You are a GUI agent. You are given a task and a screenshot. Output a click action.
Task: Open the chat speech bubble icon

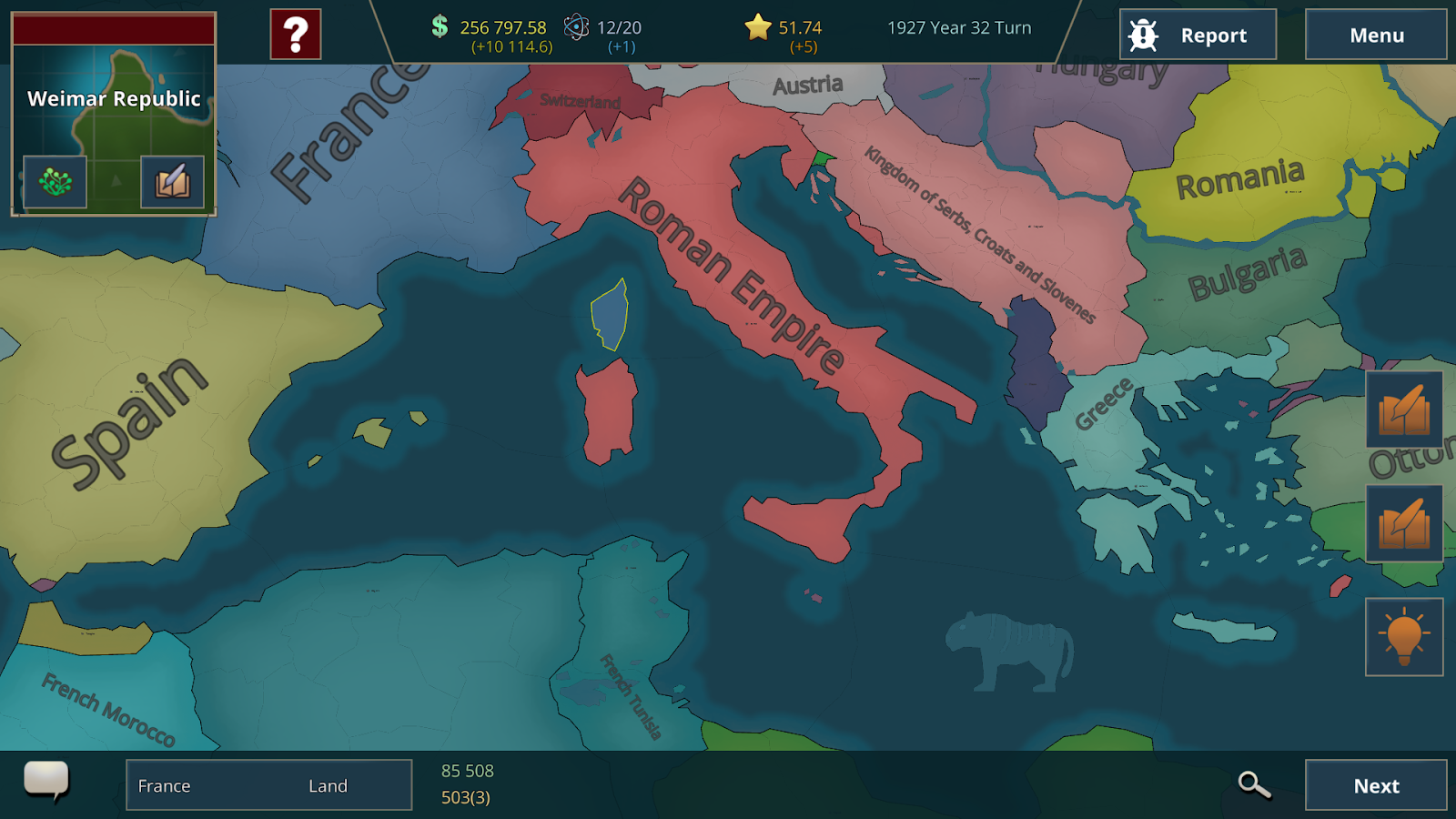(50, 781)
